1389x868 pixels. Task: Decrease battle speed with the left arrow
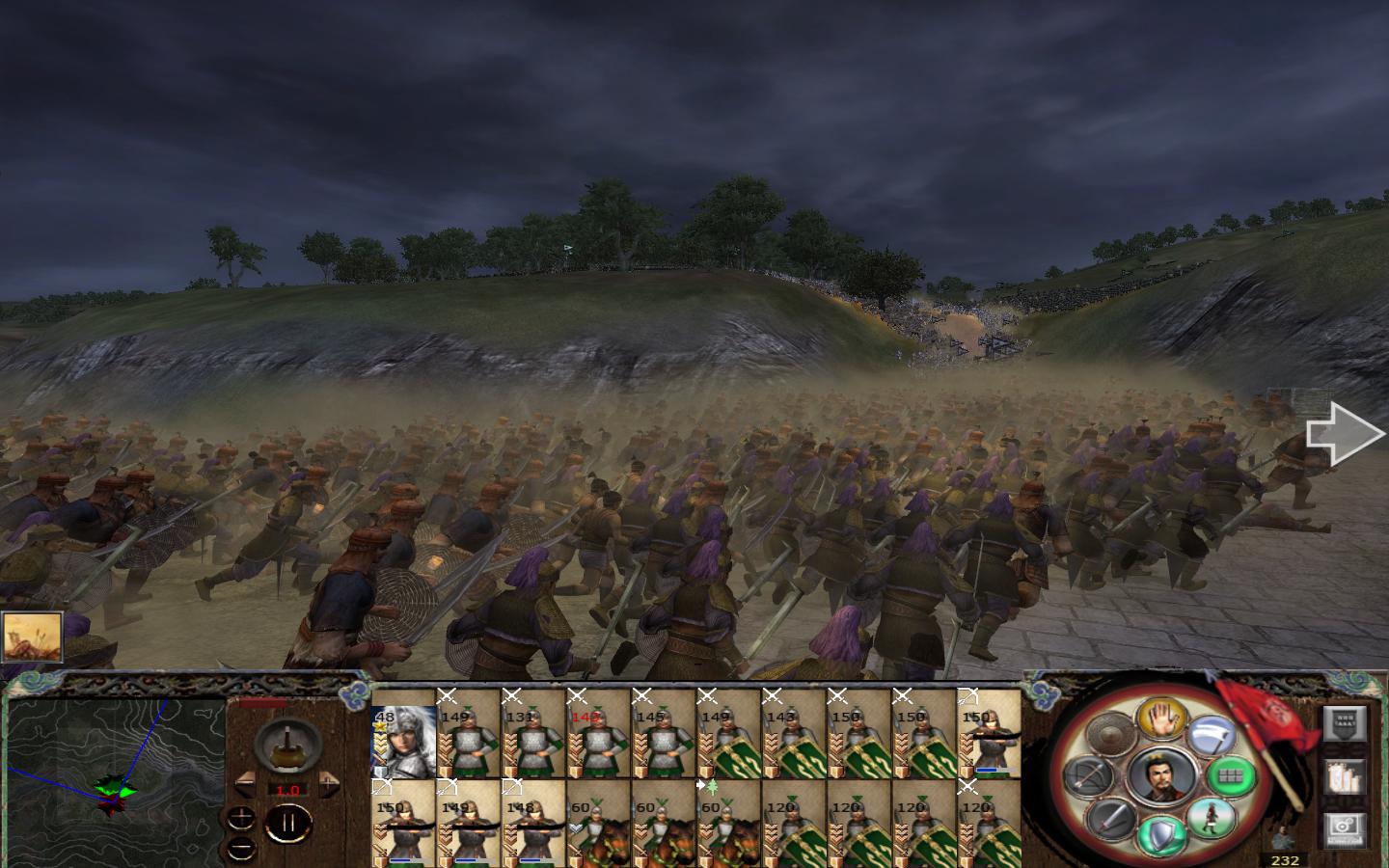(x=243, y=784)
